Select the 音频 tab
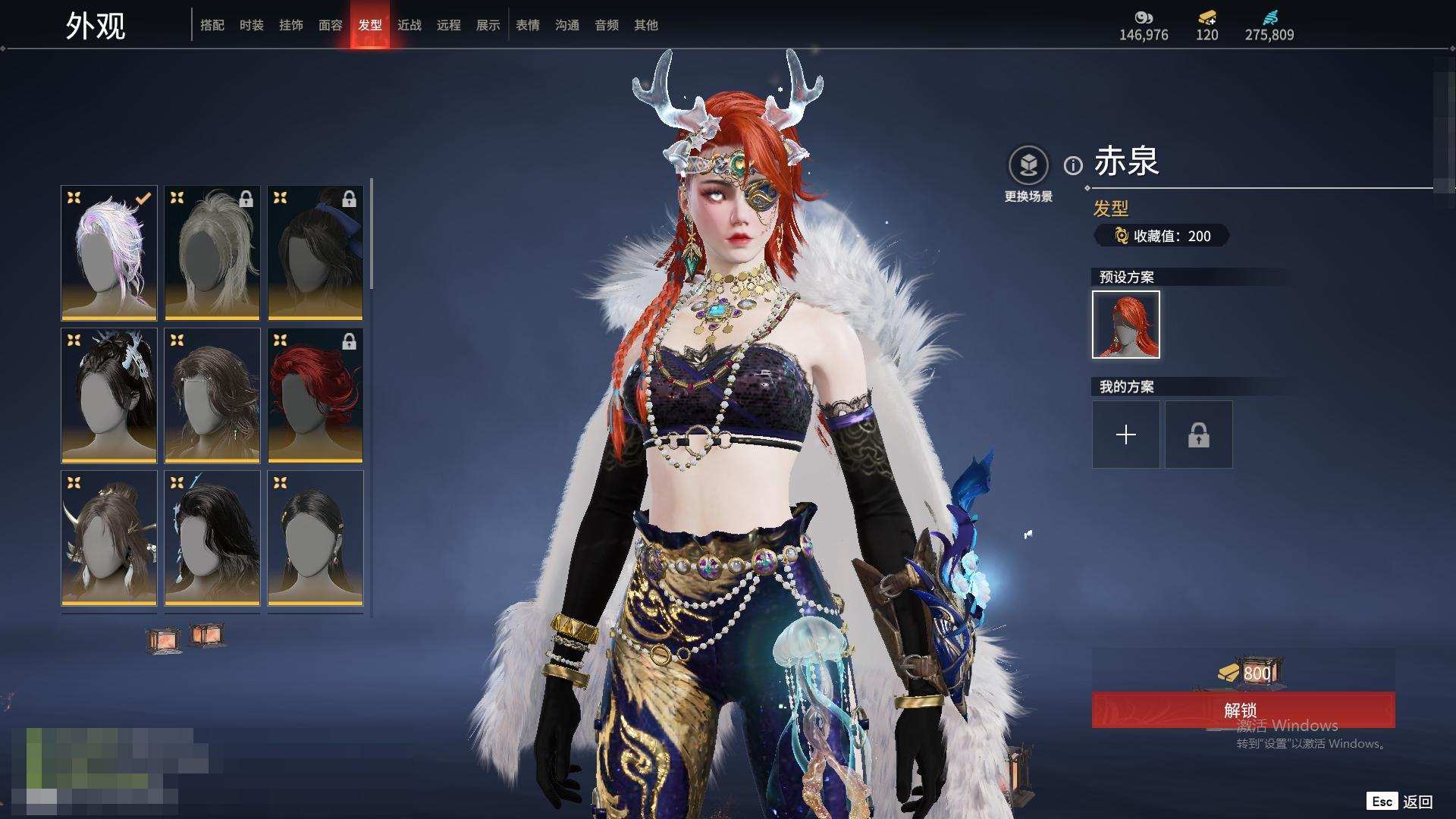This screenshot has width=1456, height=819. pyautogui.click(x=607, y=25)
